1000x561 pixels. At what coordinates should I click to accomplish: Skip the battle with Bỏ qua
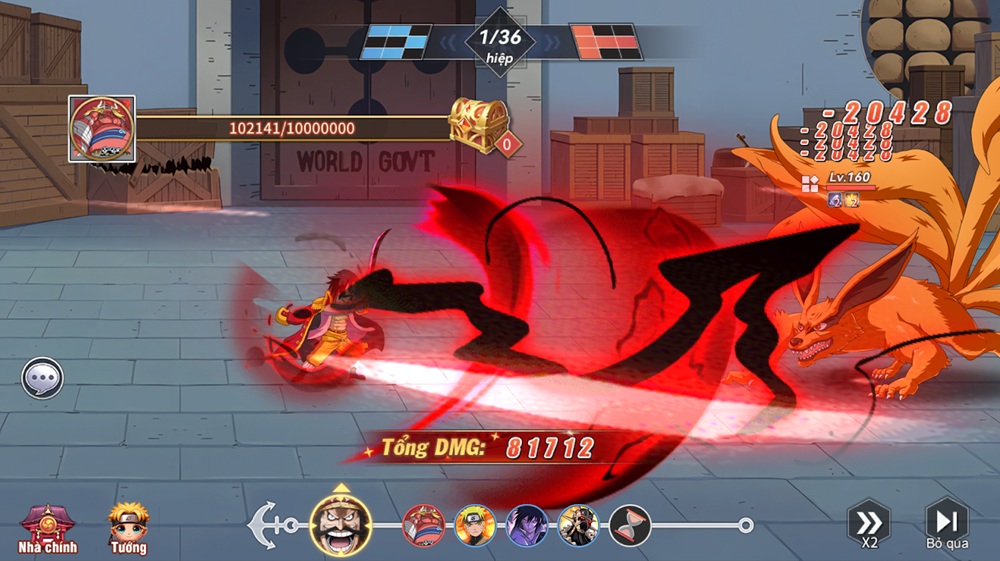pos(946,523)
